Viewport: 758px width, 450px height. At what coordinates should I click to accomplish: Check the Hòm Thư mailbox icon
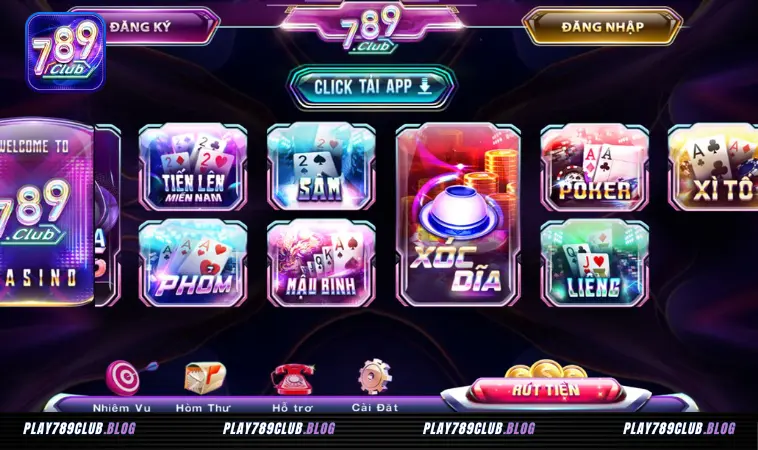[x=204, y=382]
